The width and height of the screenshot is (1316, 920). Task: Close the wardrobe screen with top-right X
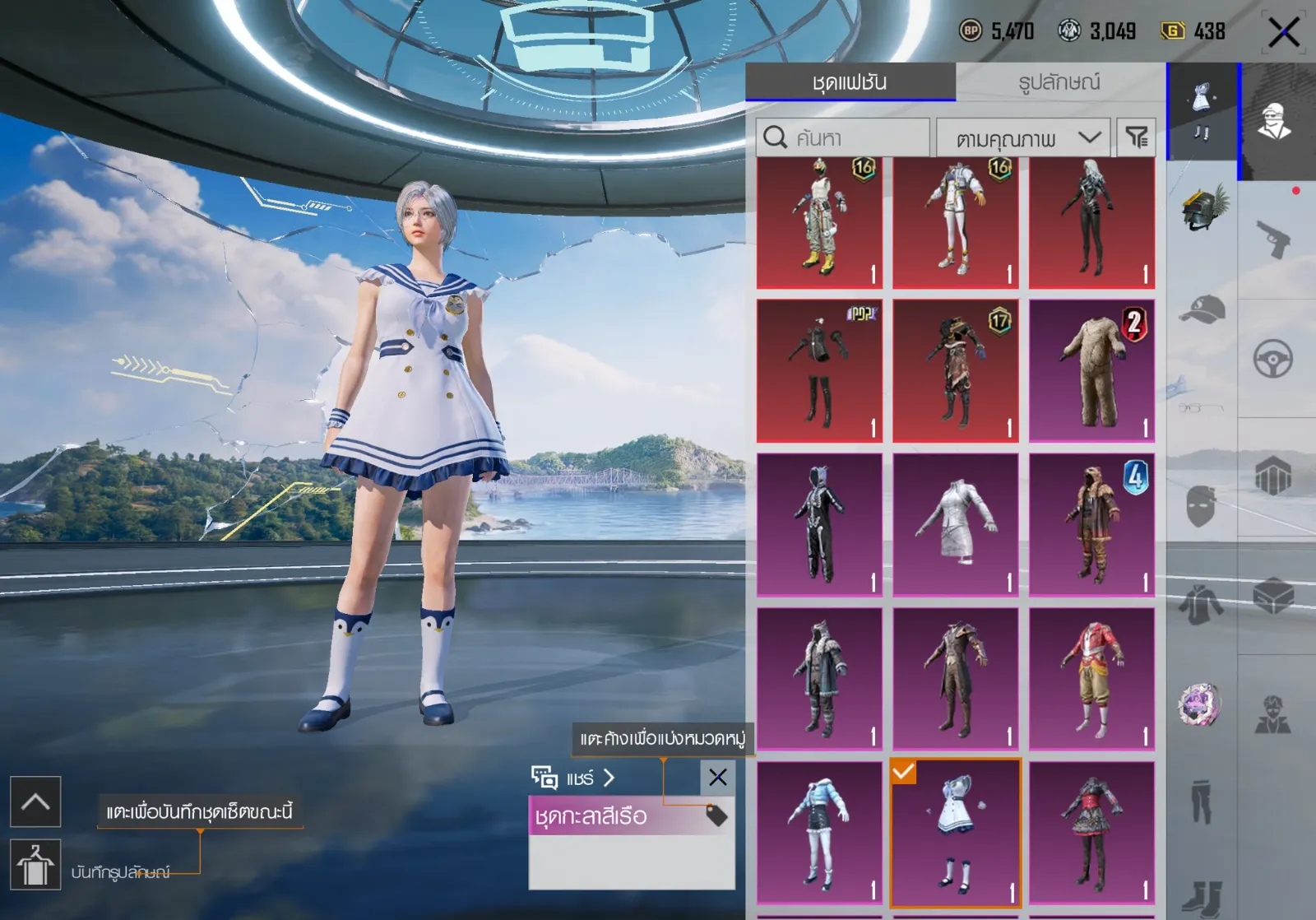[x=1283, y=33]
